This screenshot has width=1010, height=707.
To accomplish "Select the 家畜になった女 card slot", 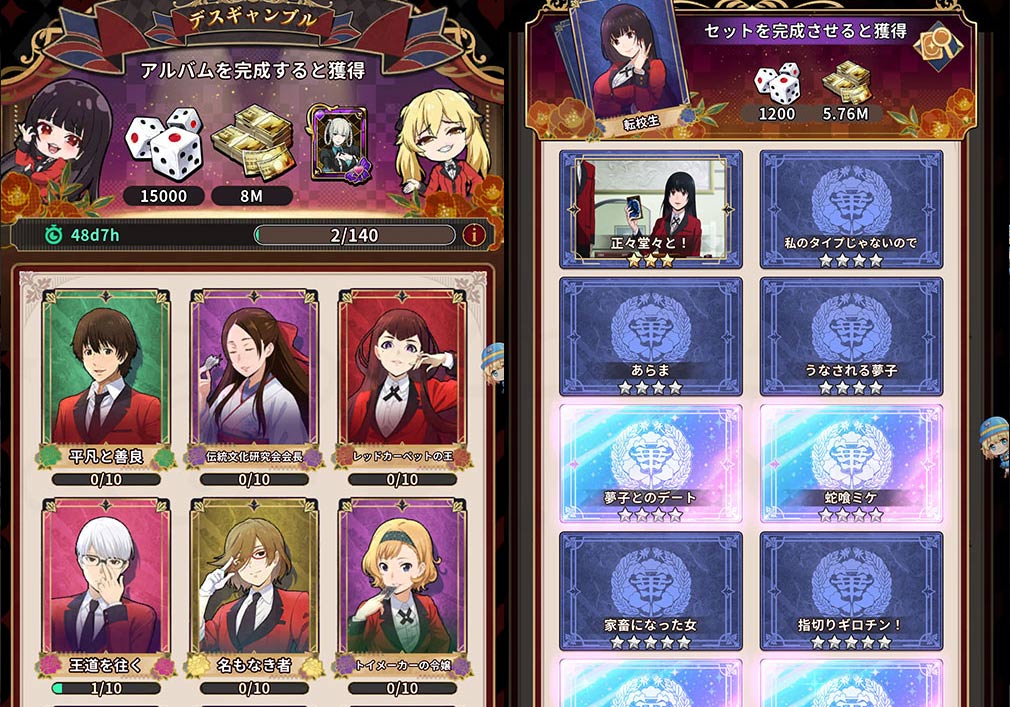I will tap(651, 591).
